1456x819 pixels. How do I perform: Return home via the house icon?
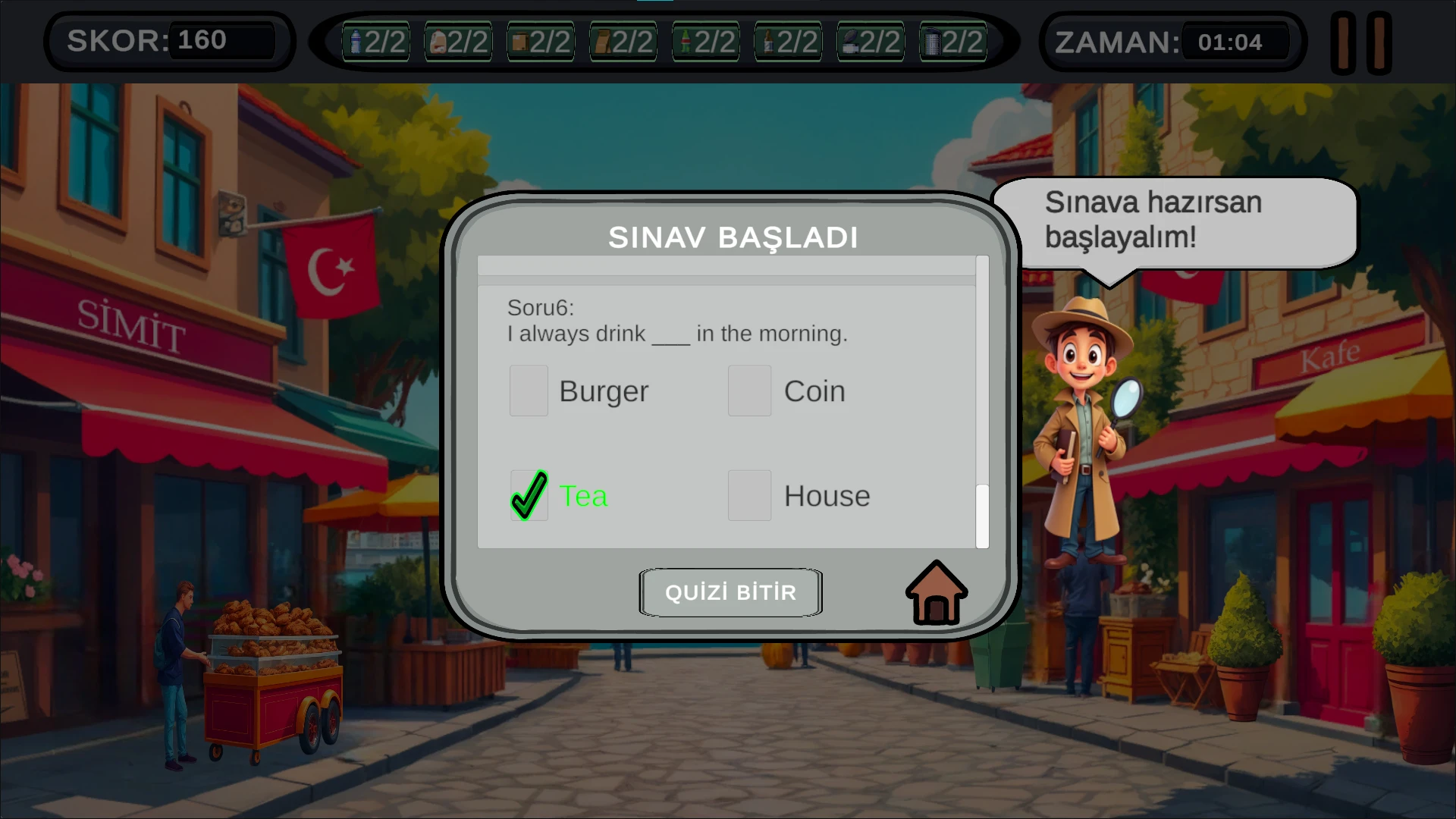(937, 593)
